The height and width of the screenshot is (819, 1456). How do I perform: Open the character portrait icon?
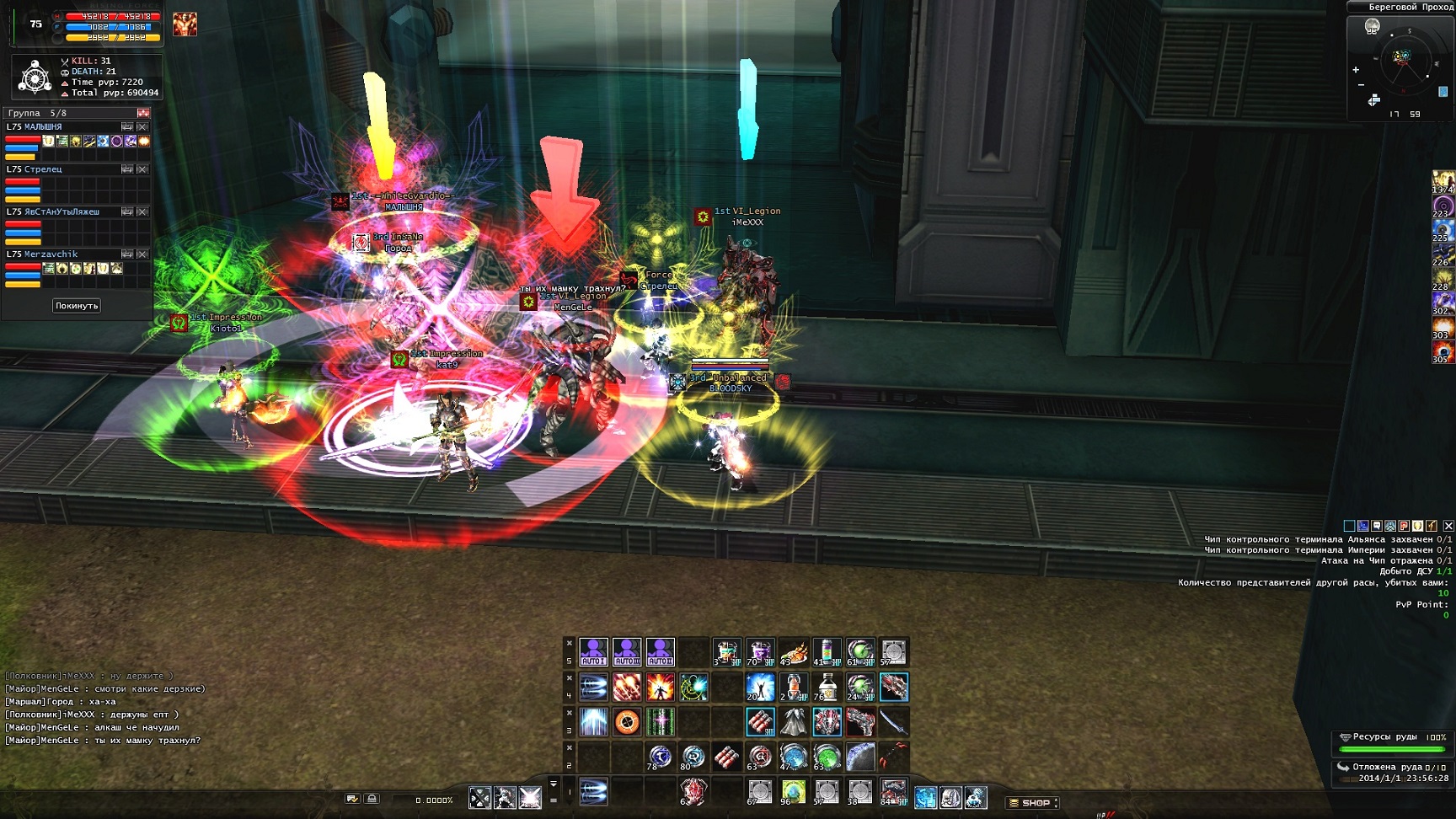[x=185, y=24]
